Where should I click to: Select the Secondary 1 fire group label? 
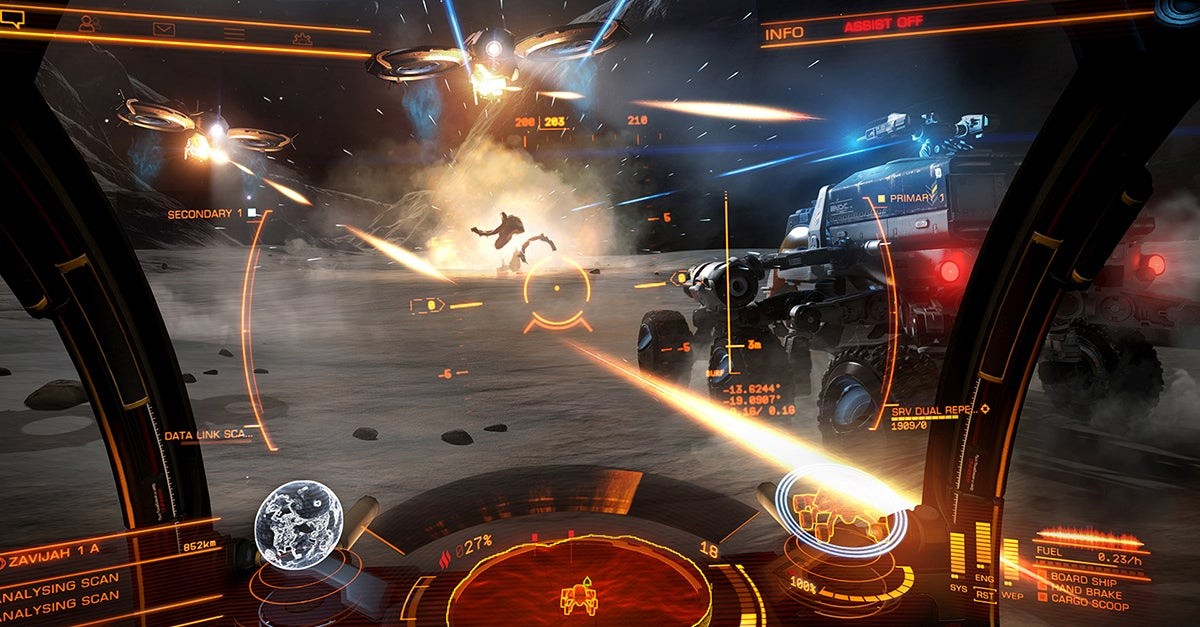205,214
